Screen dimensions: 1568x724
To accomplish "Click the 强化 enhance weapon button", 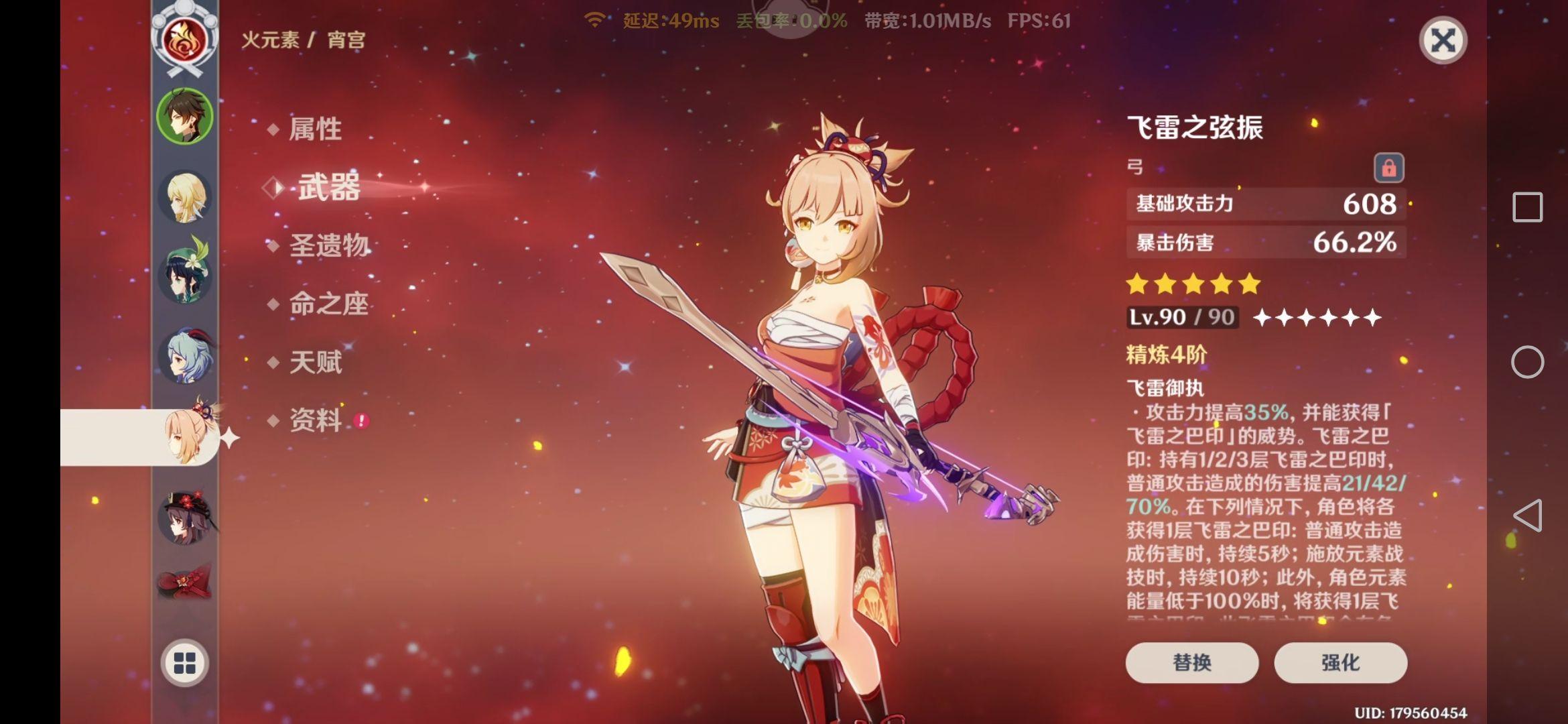I will pos(1340,662).
